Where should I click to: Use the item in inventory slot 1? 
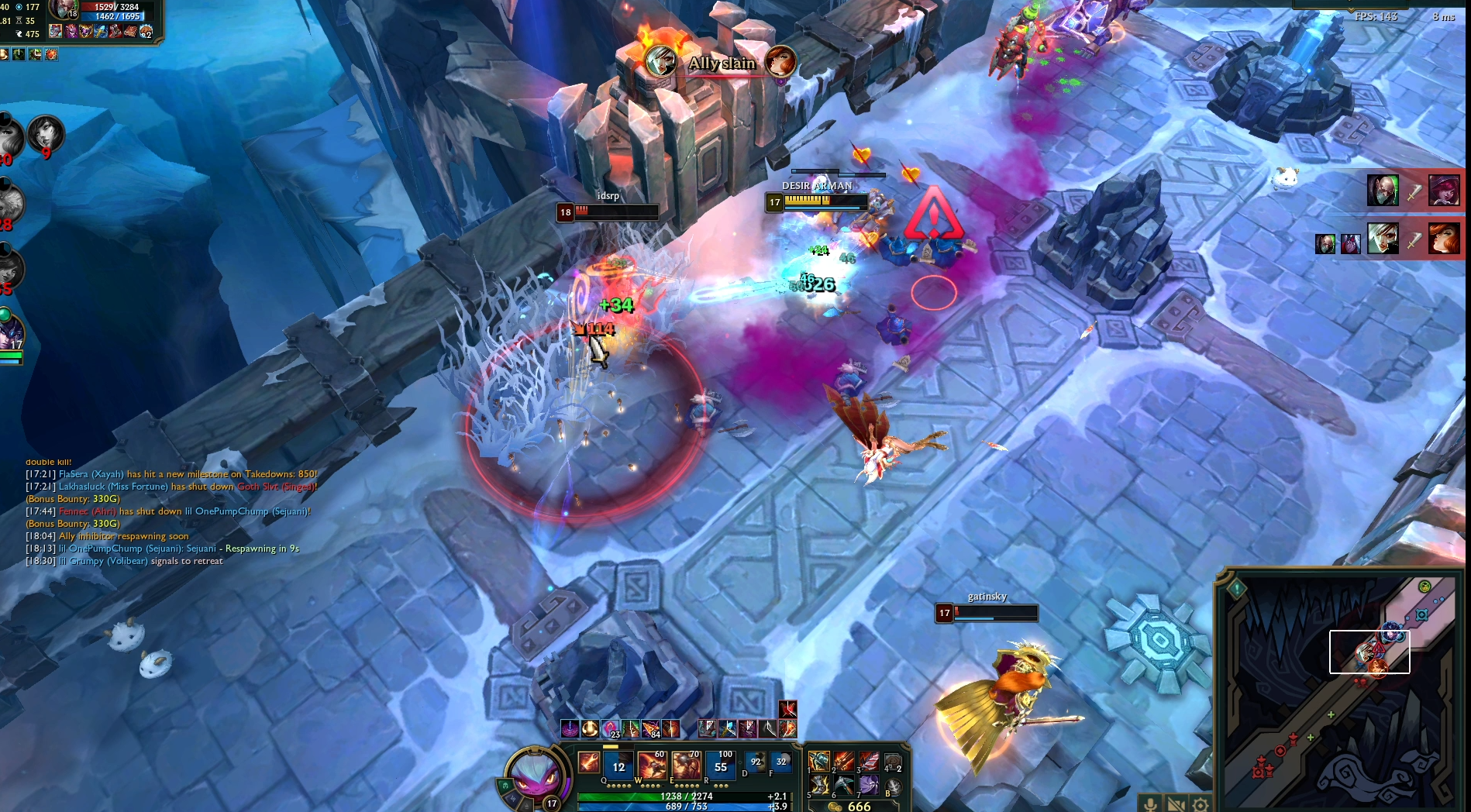point(819,761)
